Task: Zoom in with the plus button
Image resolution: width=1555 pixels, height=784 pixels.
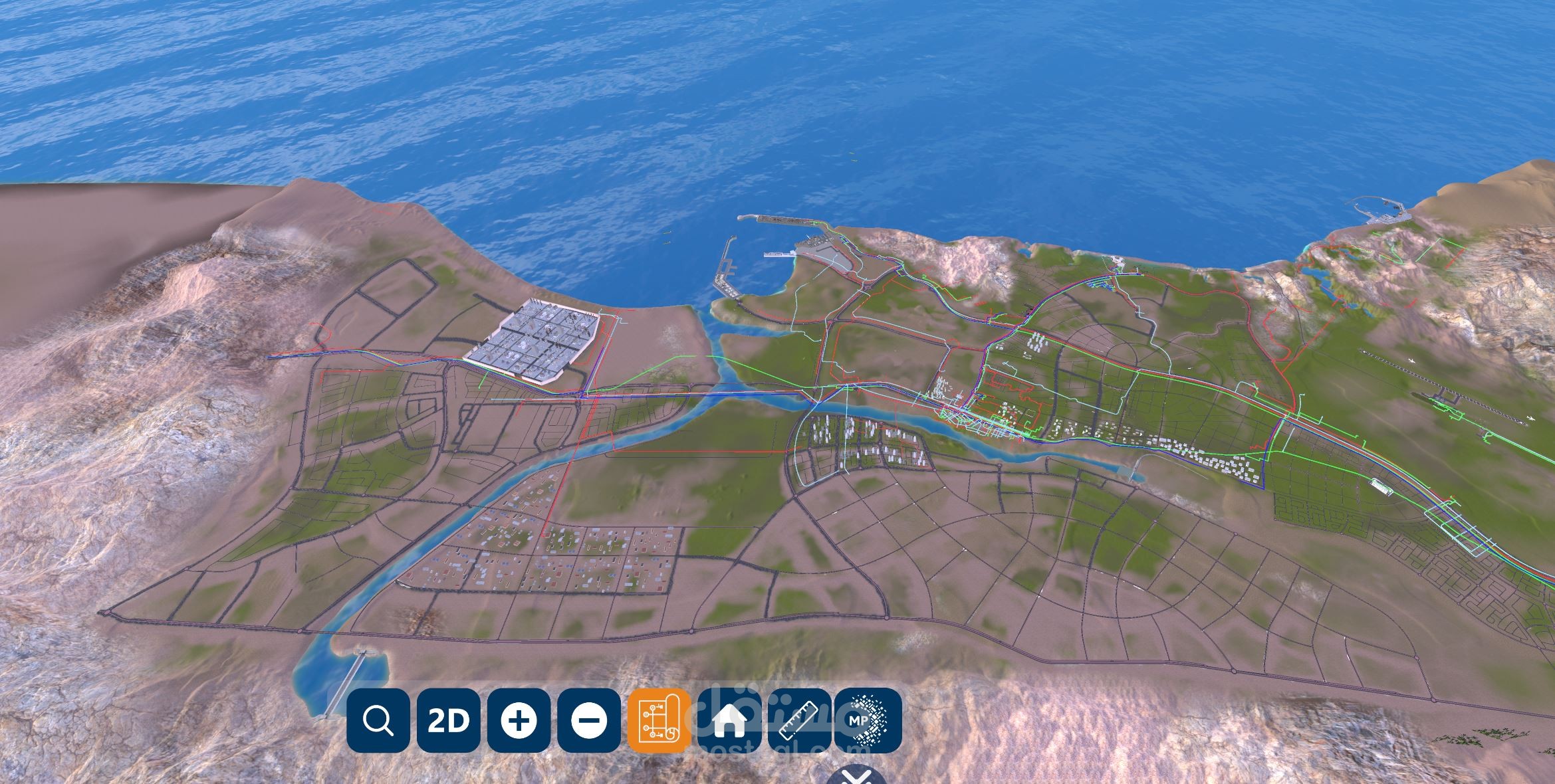Action: [519, 720]
